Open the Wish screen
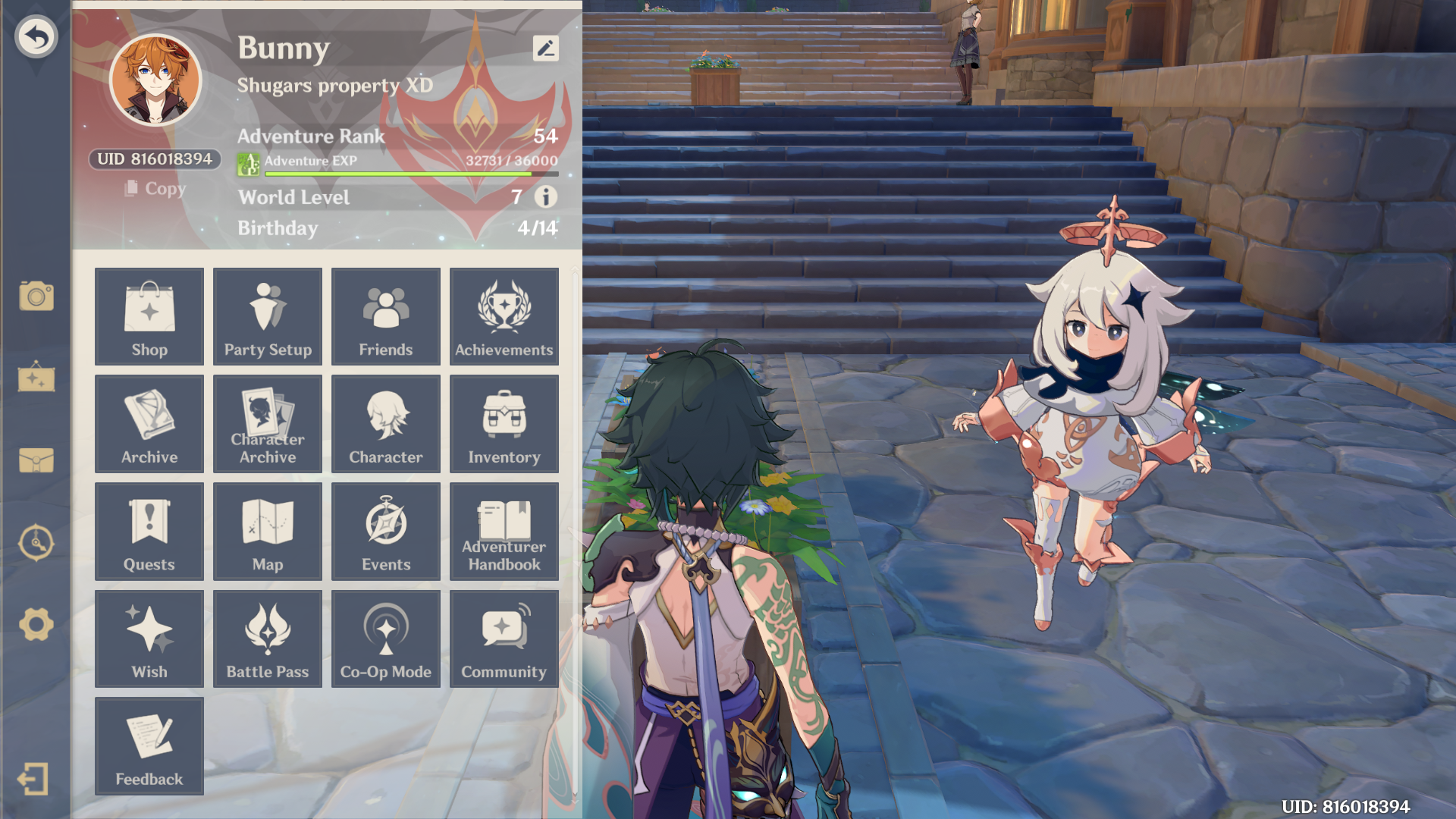 coord(149,639)
